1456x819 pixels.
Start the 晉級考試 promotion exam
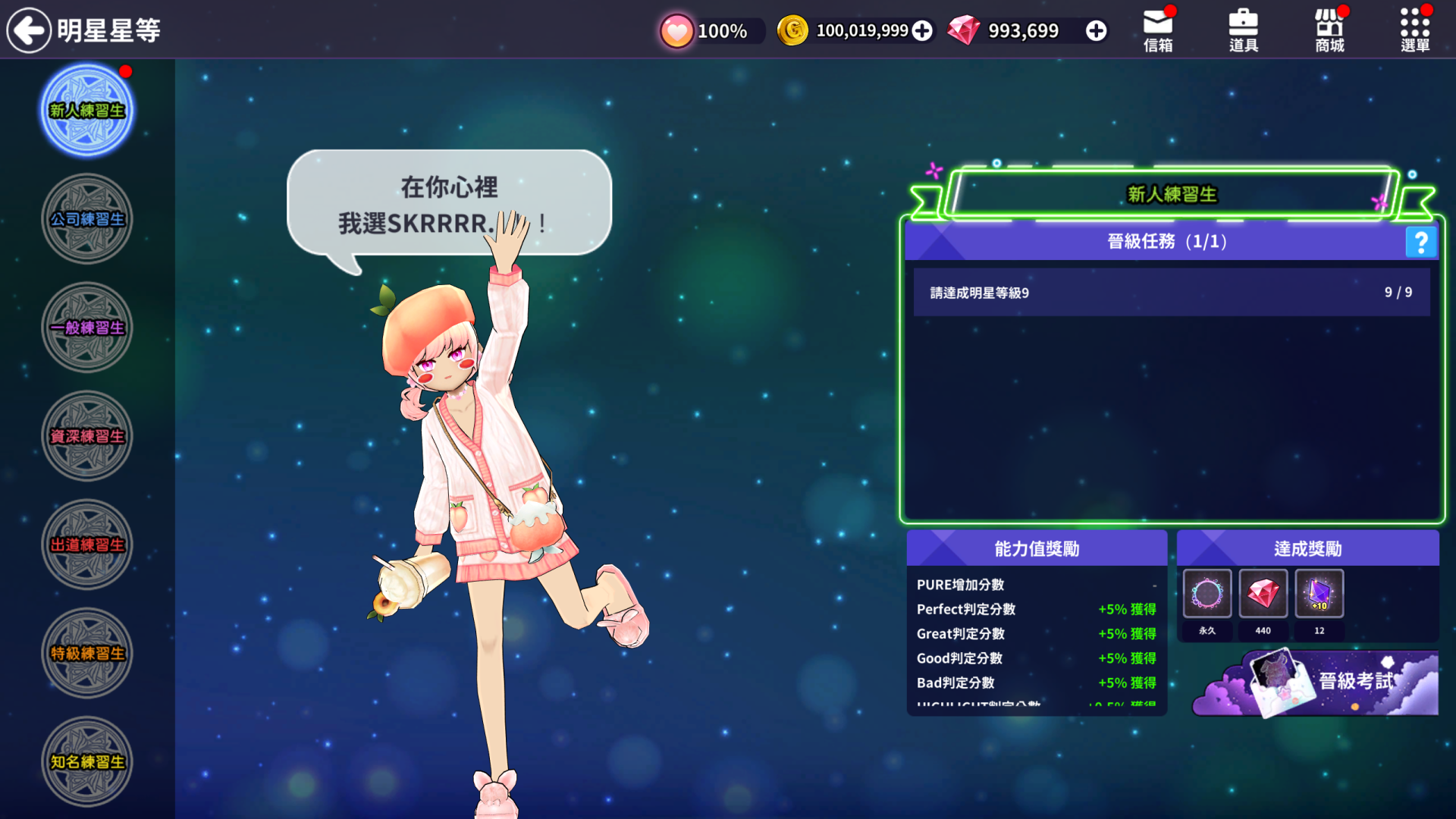(1335, 682)
